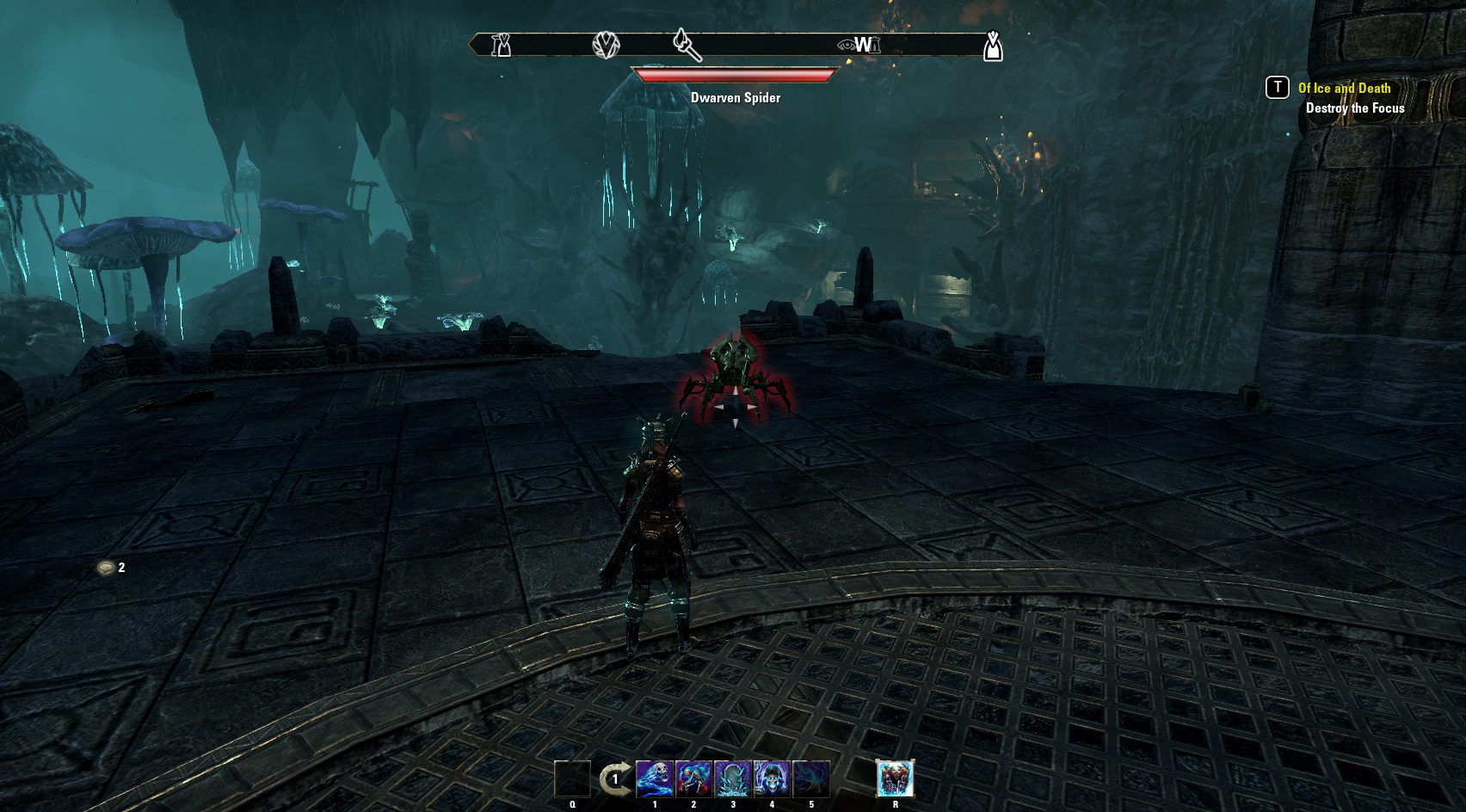Select the quest marker at compass right end
Image resolution: width=1466 pixels, height=812 pixels.
point(993,46)
